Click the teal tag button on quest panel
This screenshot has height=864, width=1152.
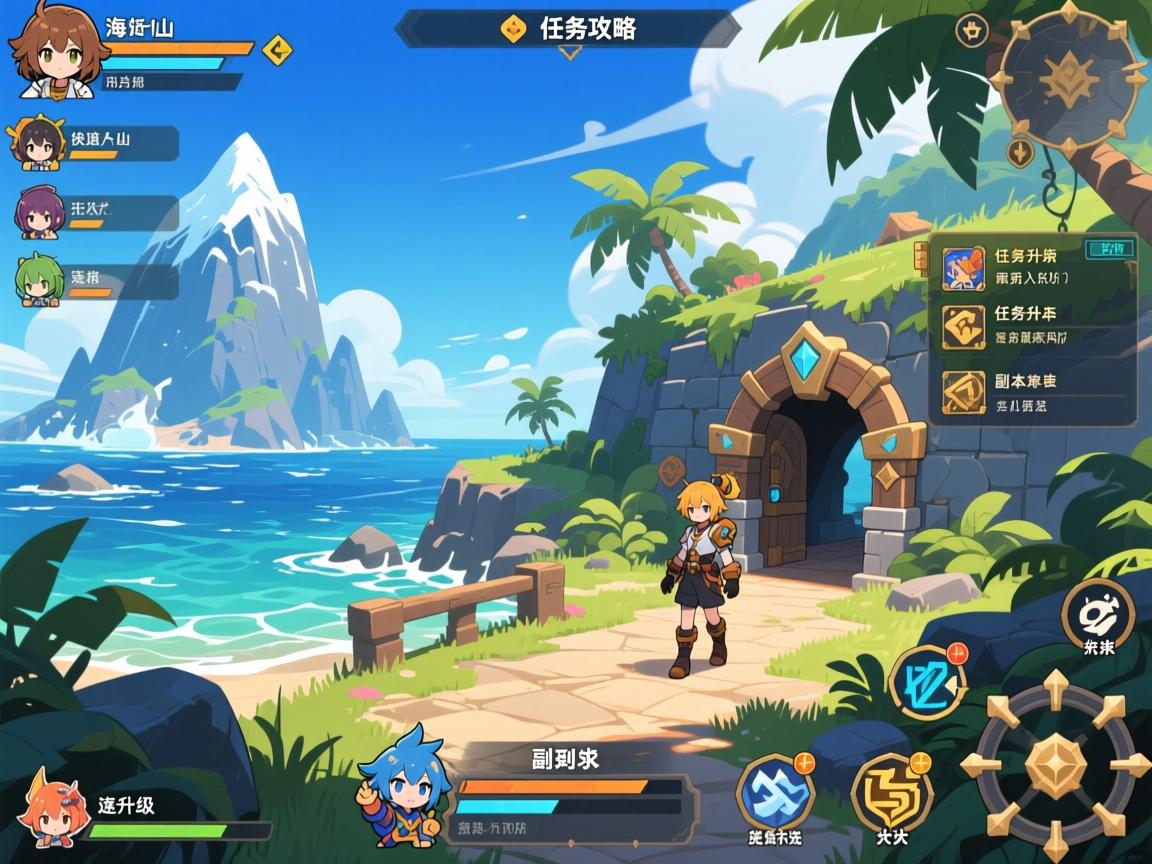(1110, 248)
